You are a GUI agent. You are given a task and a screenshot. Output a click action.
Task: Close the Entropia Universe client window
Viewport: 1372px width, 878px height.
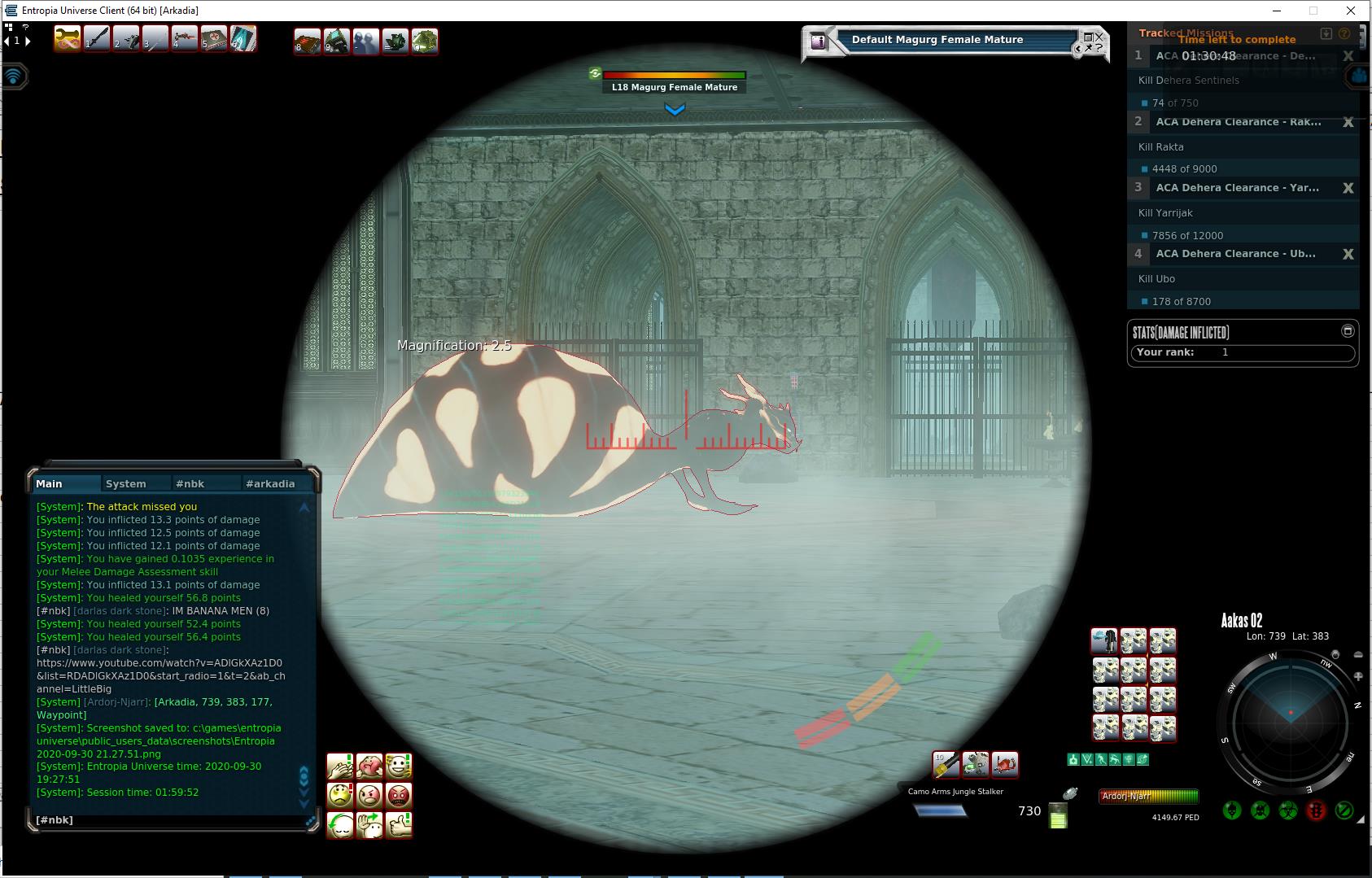point(1351,11)
